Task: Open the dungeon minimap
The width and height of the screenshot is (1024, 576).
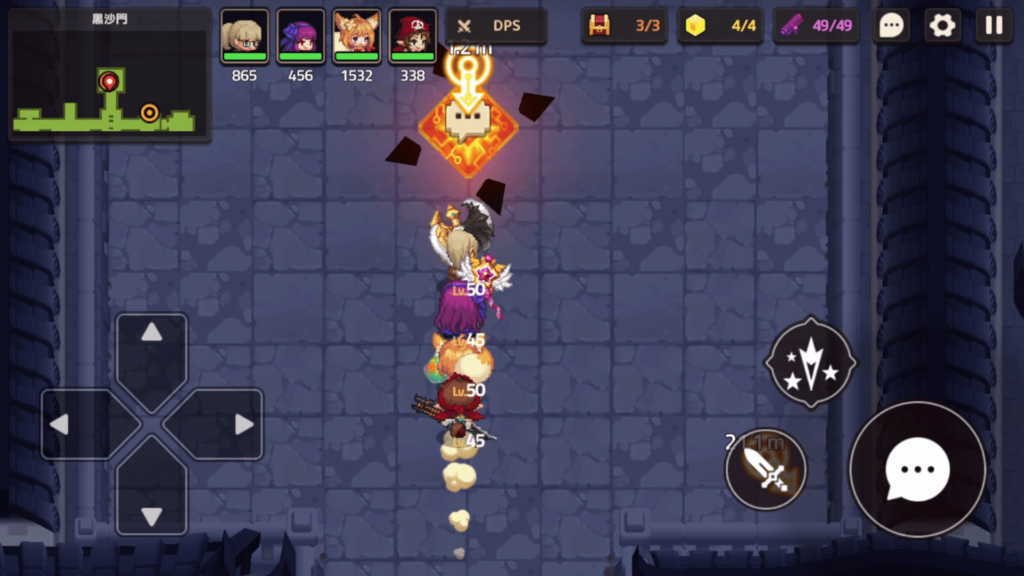Action: click(109, 76)
